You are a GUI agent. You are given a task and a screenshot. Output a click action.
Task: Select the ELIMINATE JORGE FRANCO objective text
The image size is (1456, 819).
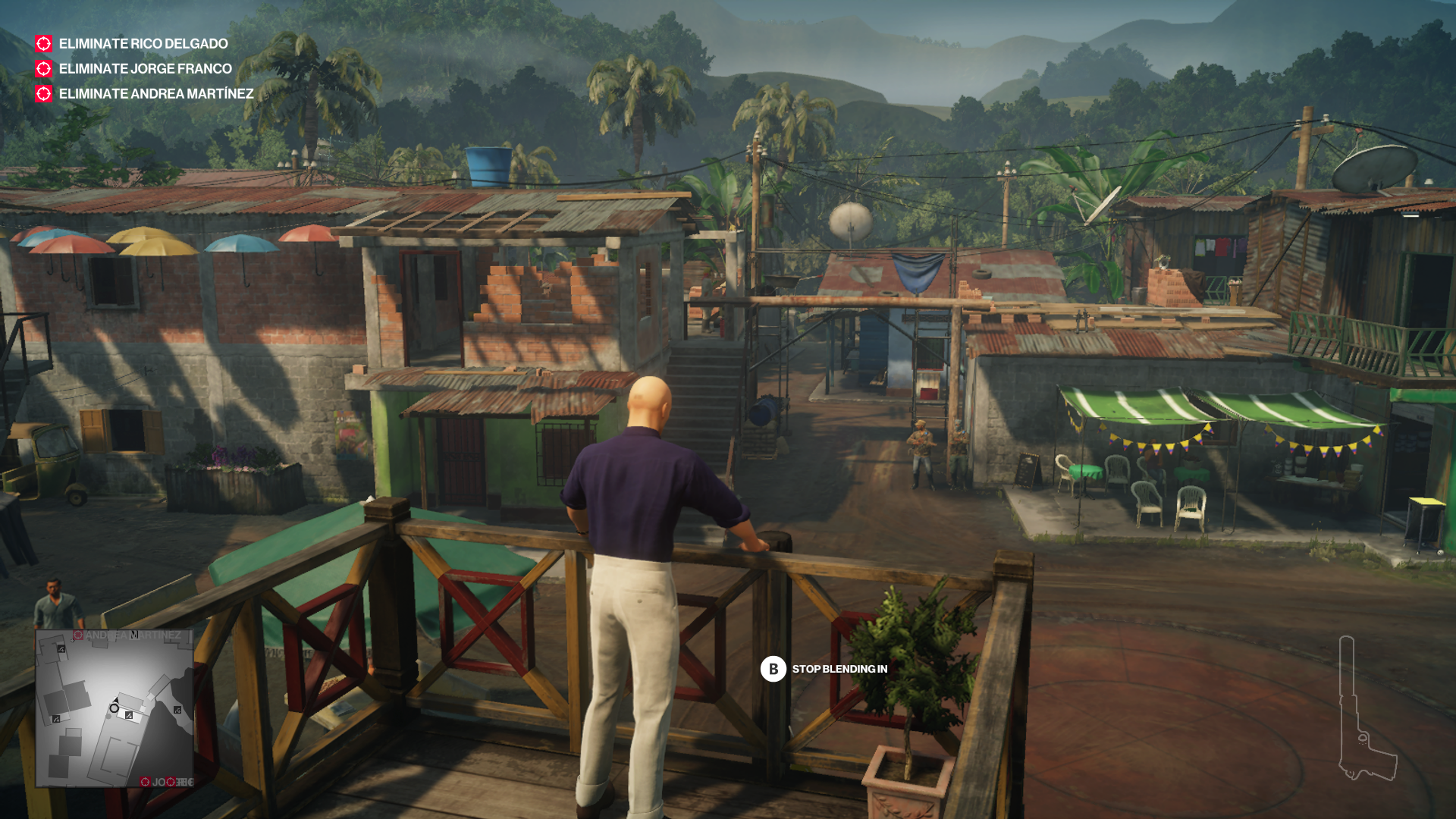click(x=145, y=69)
